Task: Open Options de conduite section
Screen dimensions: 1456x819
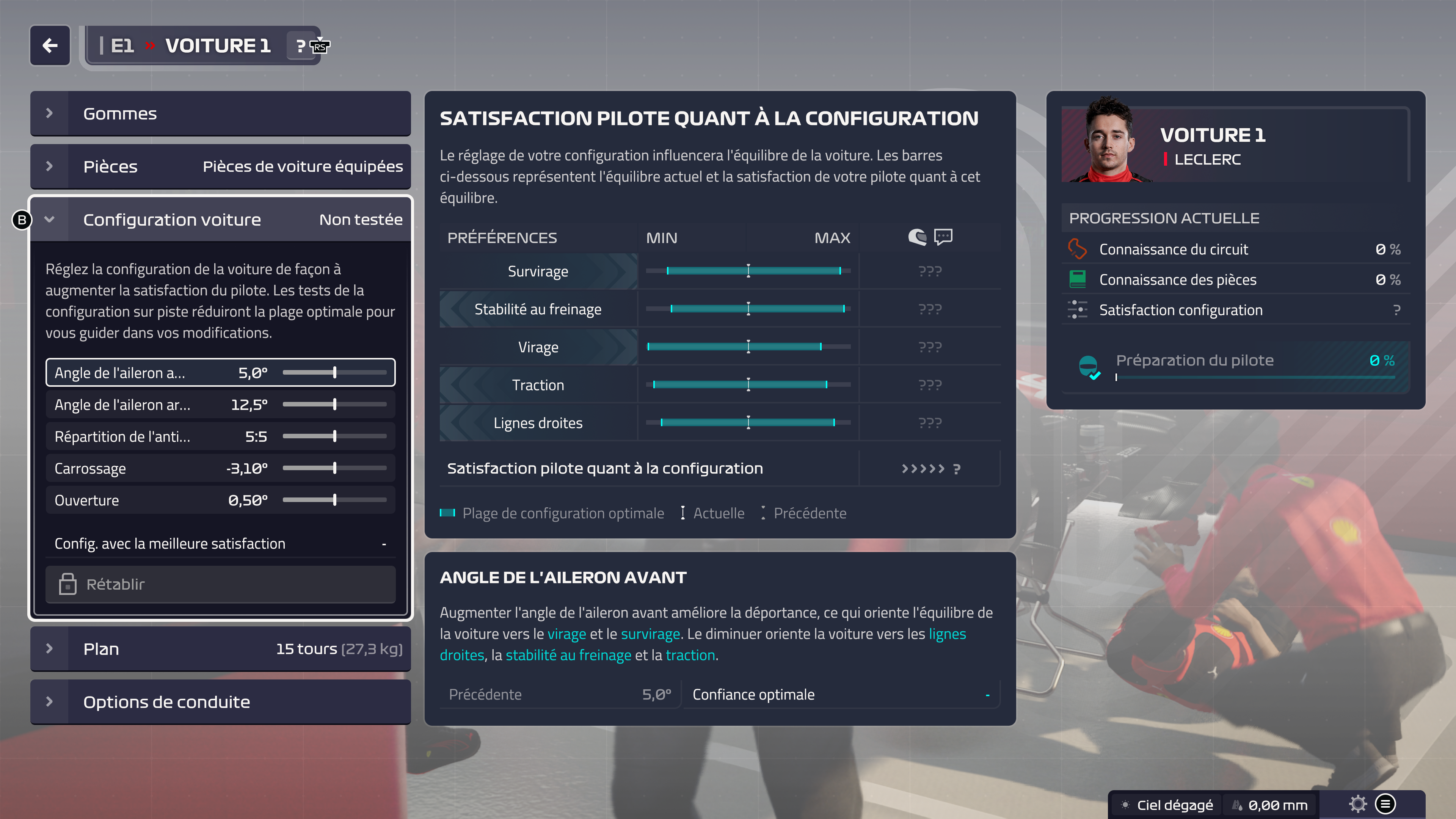Action: [220, 702]
